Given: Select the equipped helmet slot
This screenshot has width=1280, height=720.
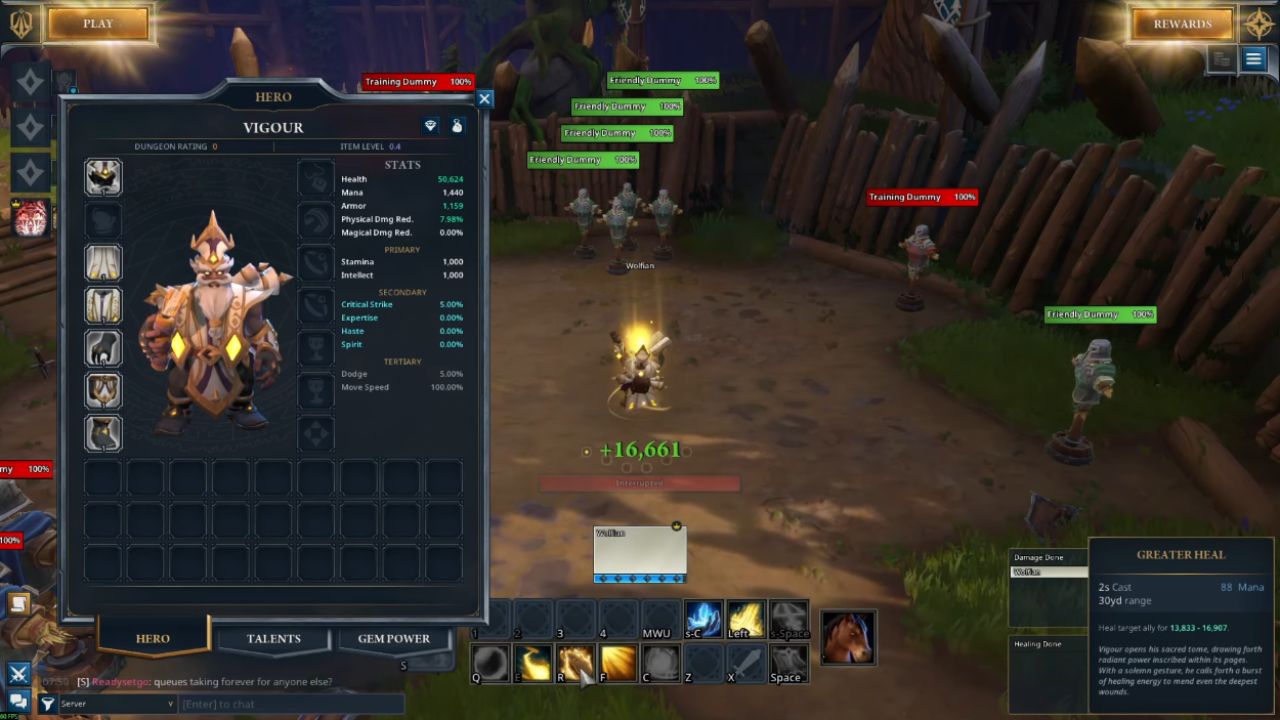Looking at the screenshot, I should pos(103,177).
